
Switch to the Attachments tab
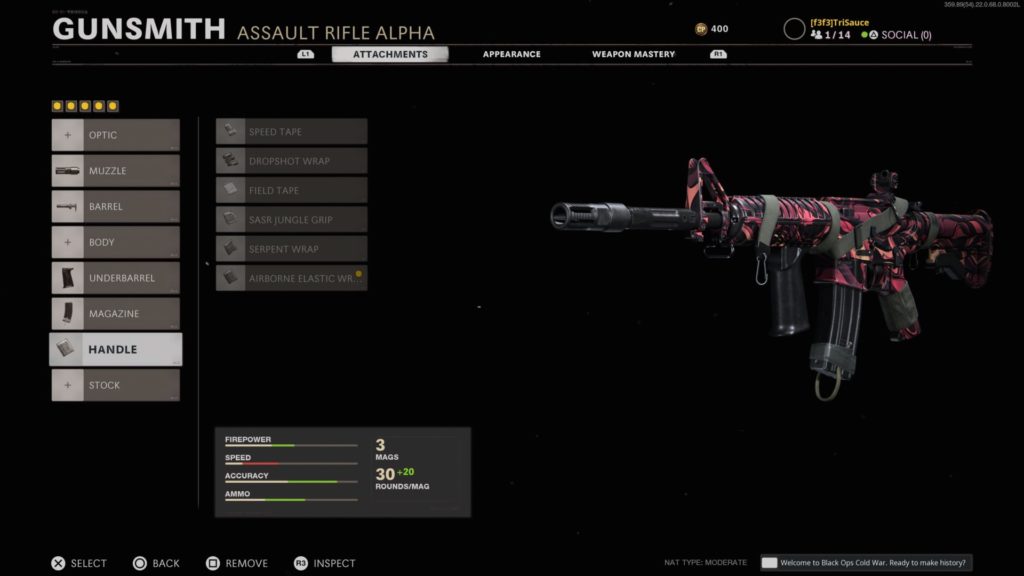[x=389, y=54]
